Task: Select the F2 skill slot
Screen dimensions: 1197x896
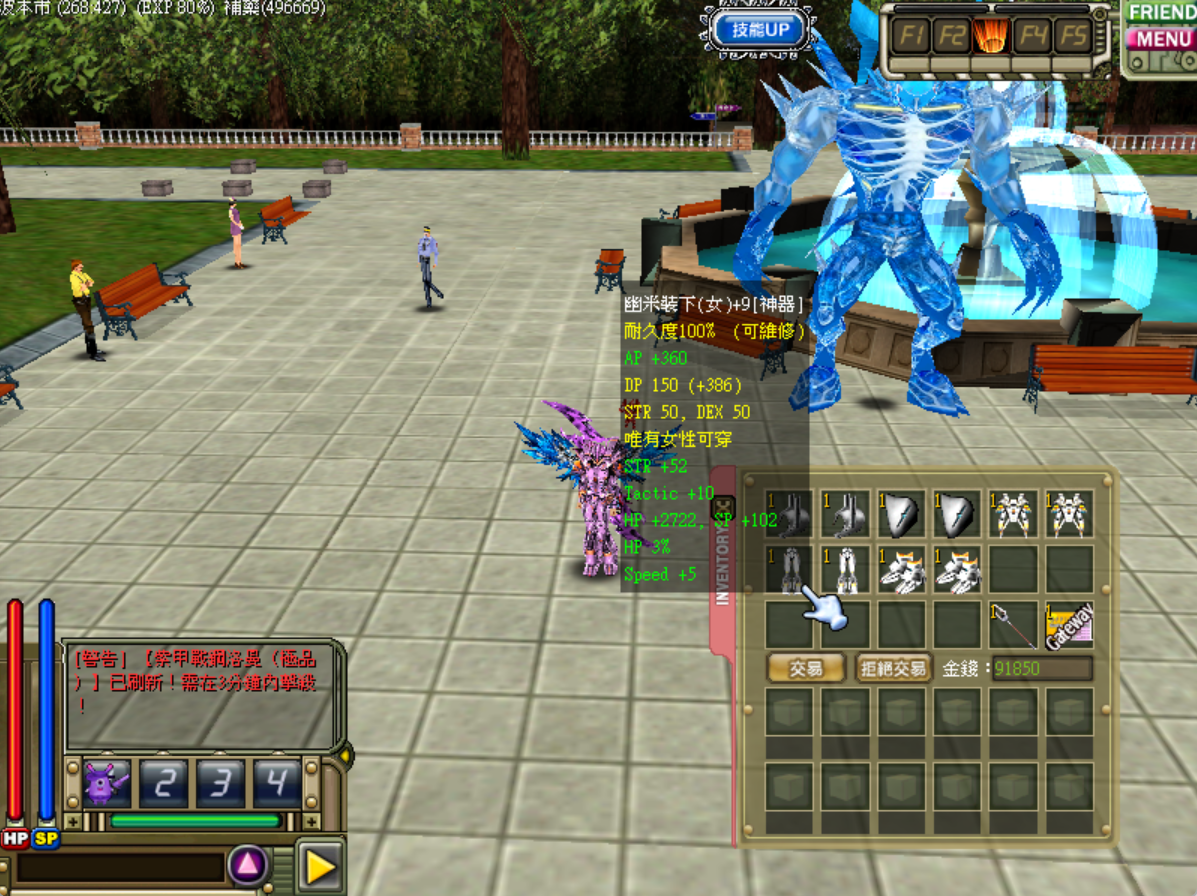Action: tap(951, 37)
